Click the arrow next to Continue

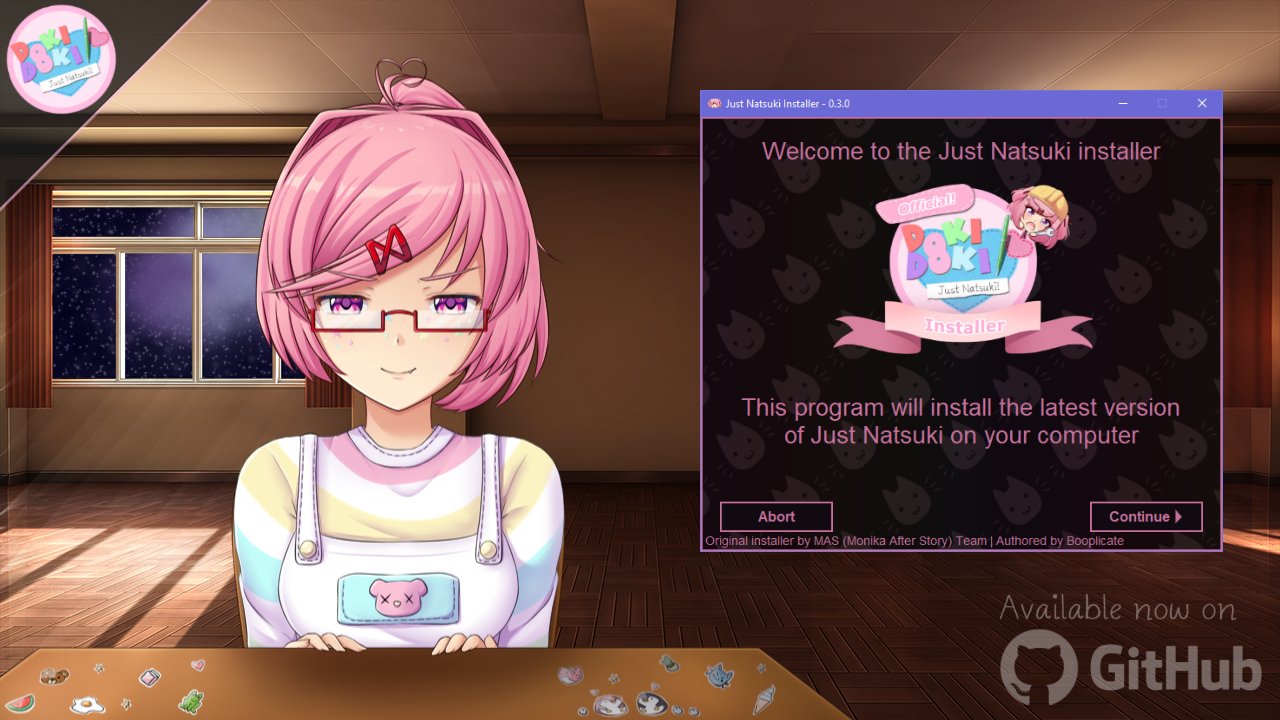[1181, 516]
